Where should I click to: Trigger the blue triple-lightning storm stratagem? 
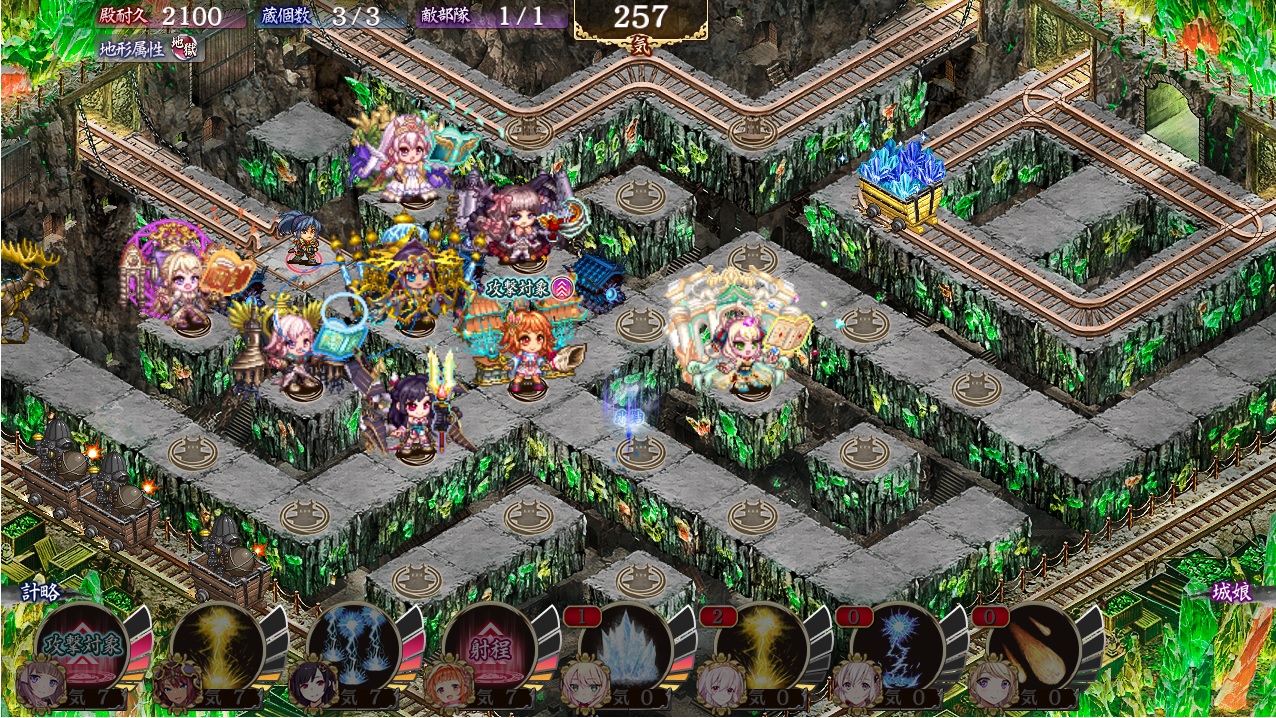[x=353, y=645]
